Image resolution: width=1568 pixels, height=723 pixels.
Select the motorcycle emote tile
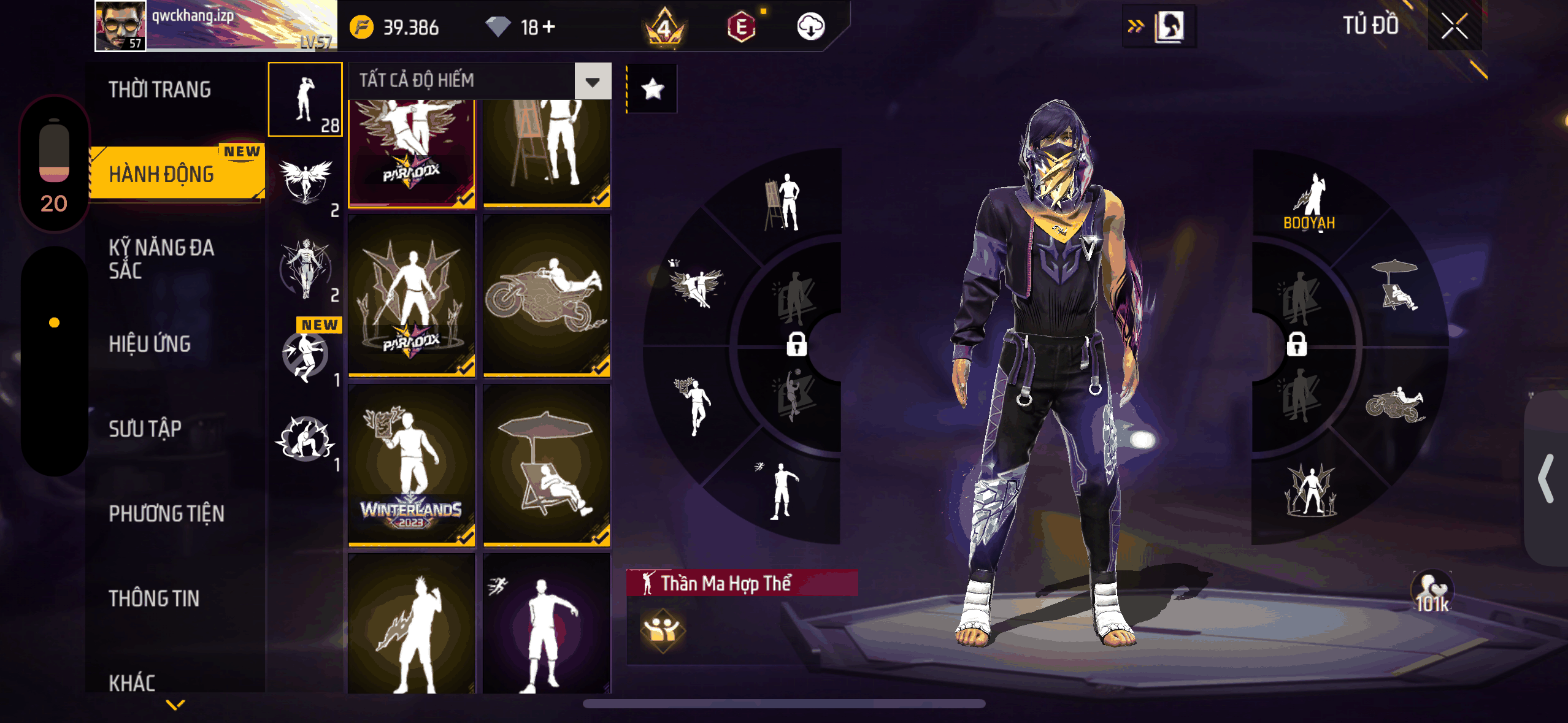546,295
